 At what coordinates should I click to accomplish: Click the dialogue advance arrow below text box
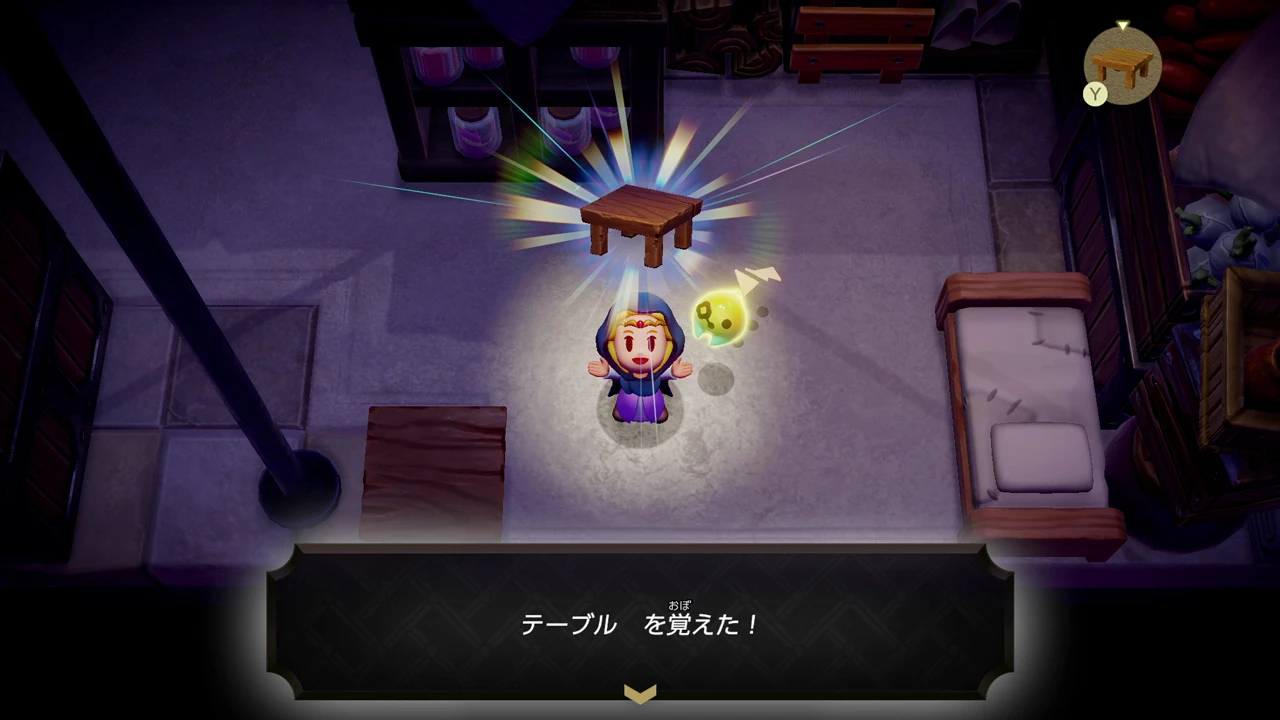pos(640,693)
